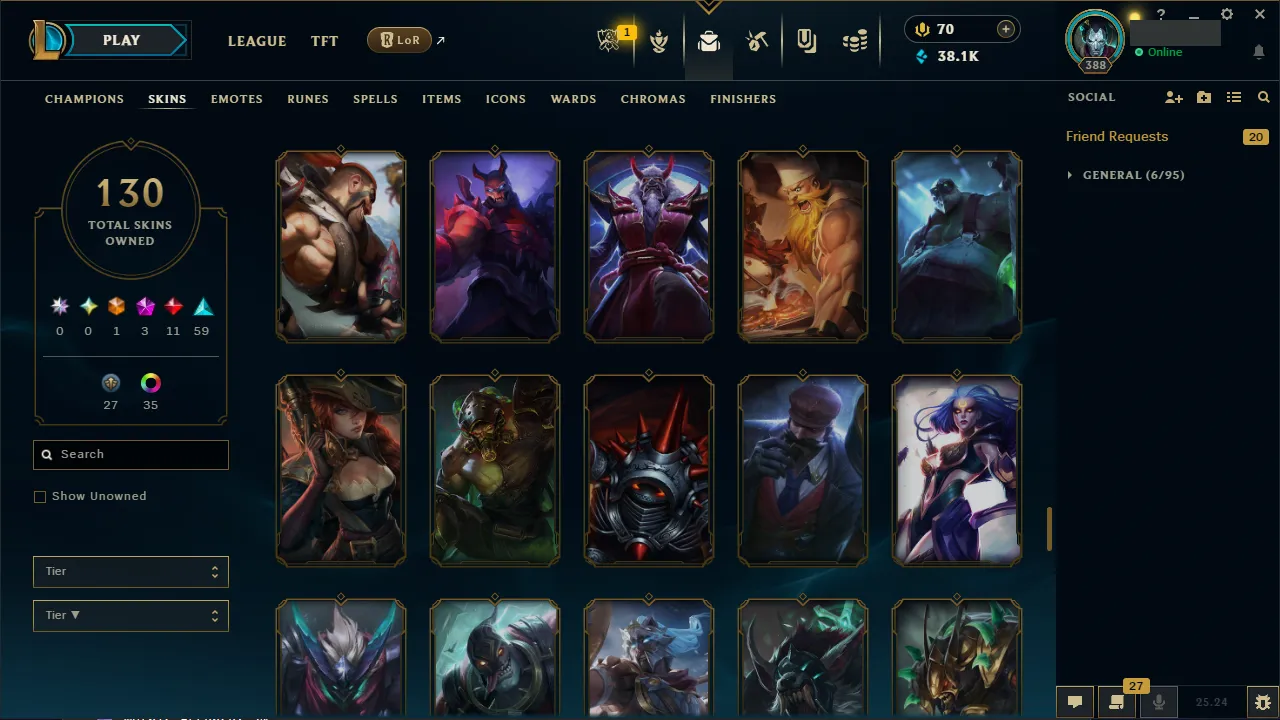1280x720 pixels.
Task: Open the Esports trophy icon with notification badge
Action: pyautogui.click(x=610, y=40)
